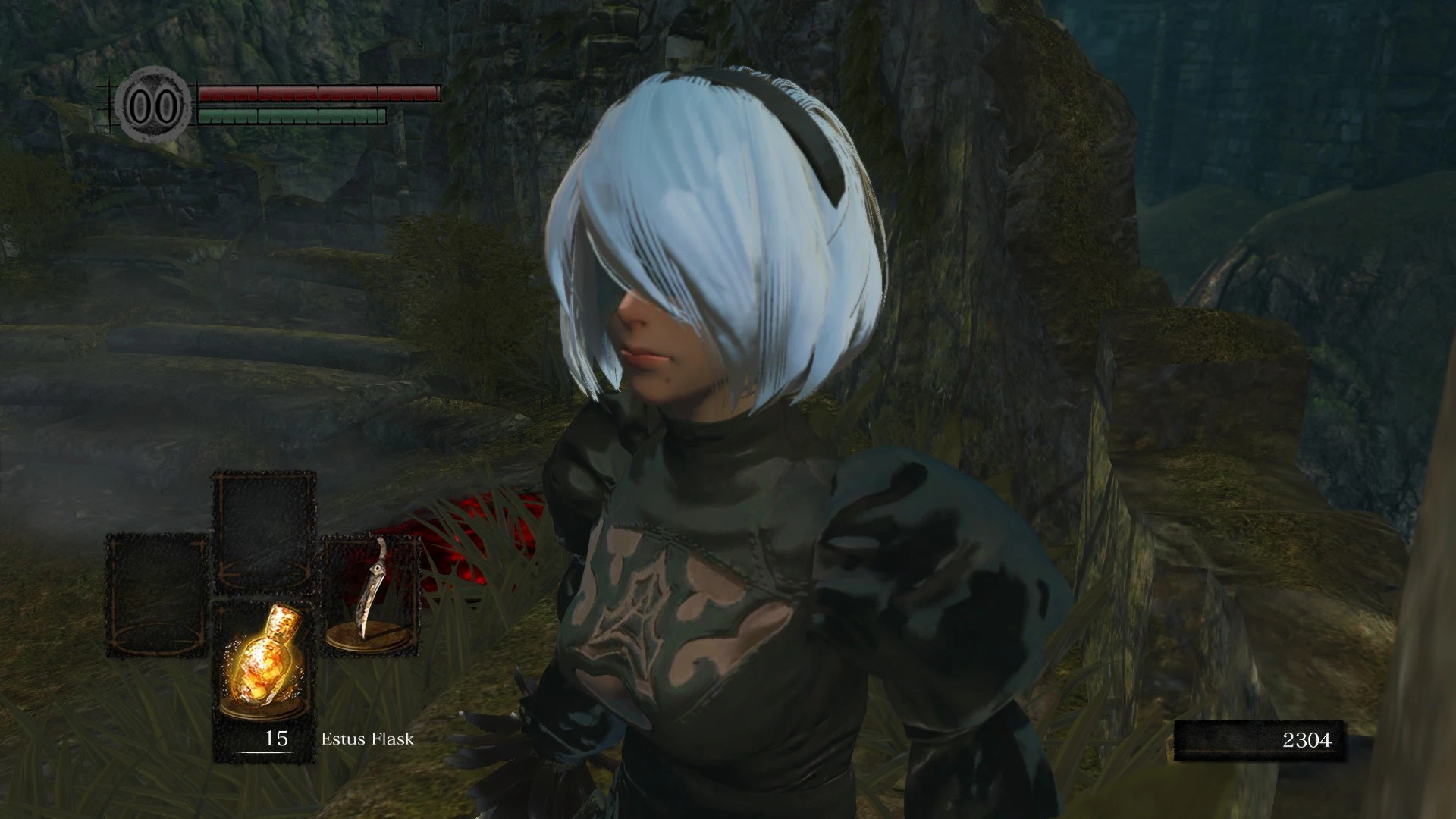Toggle the red health bar display
This screenshot has height=819, width=1456.
point(318,95)
